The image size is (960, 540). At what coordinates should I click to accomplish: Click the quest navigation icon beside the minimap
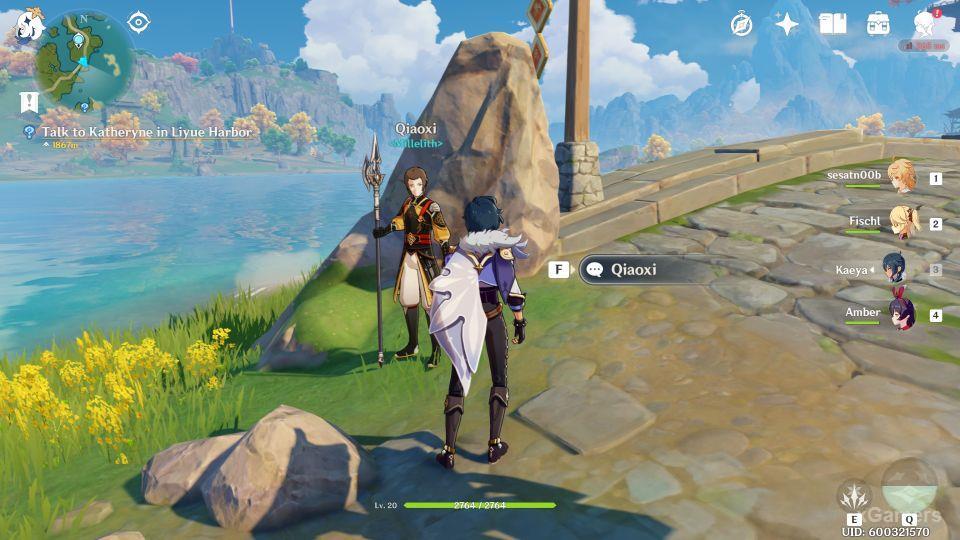(138, 22)
